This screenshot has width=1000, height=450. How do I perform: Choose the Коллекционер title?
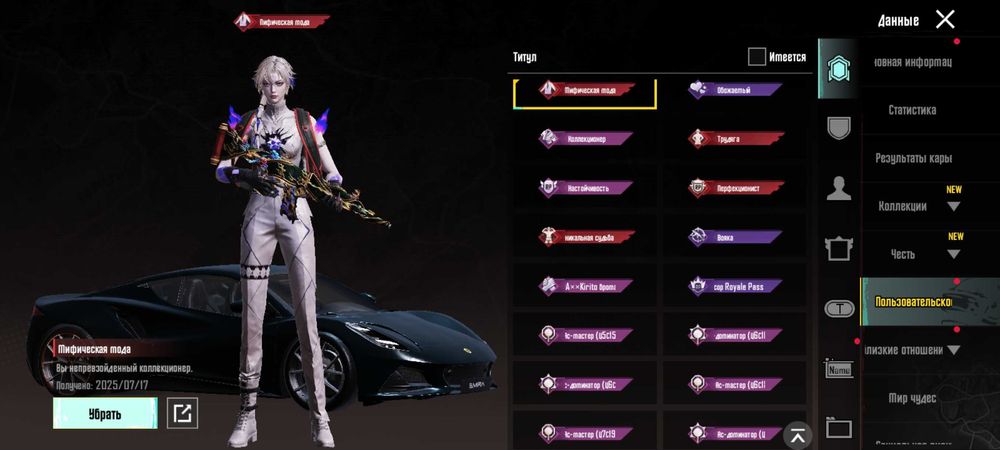(x=585, y=139)
